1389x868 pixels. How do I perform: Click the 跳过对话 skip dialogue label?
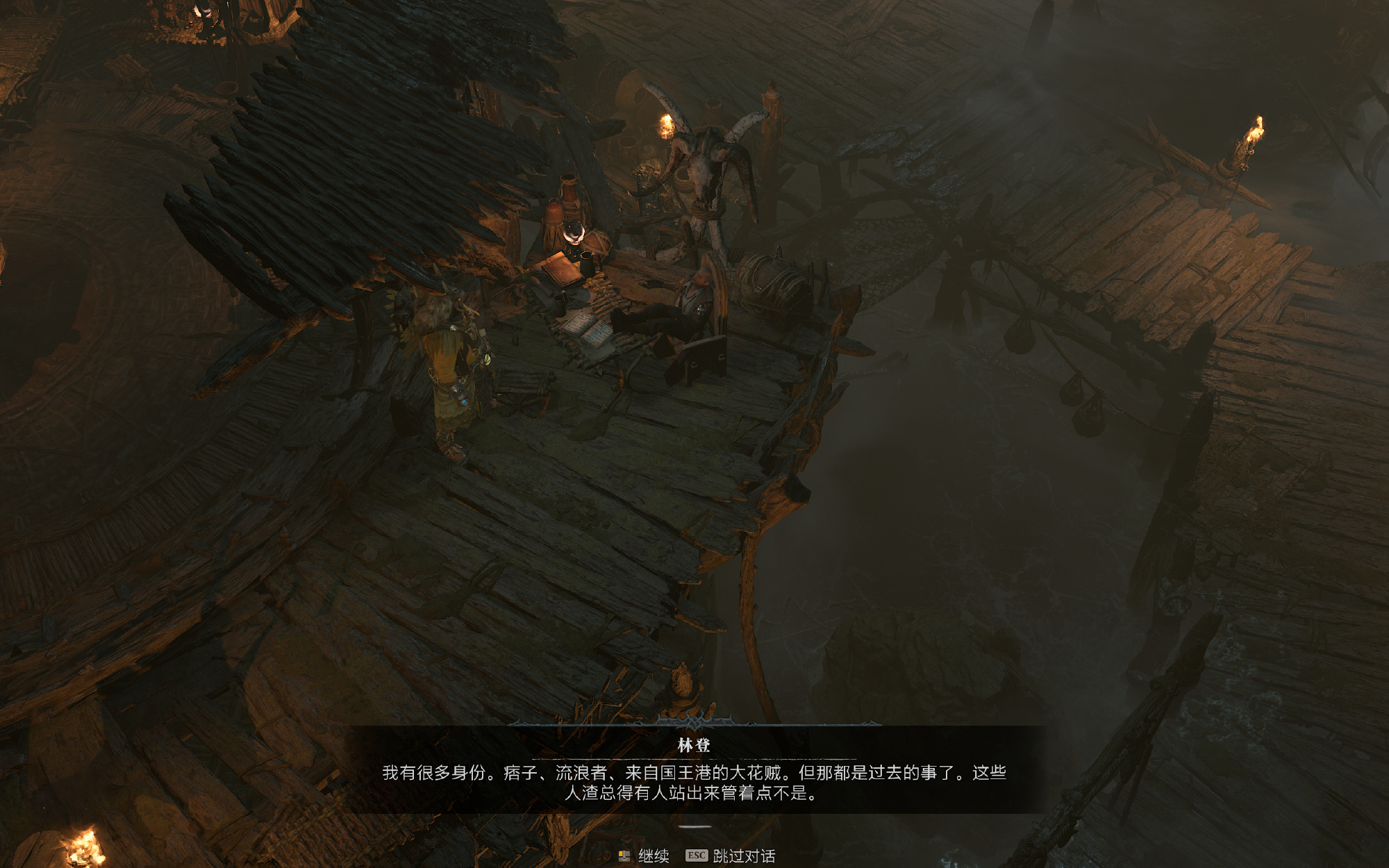[x=745, y=855]
